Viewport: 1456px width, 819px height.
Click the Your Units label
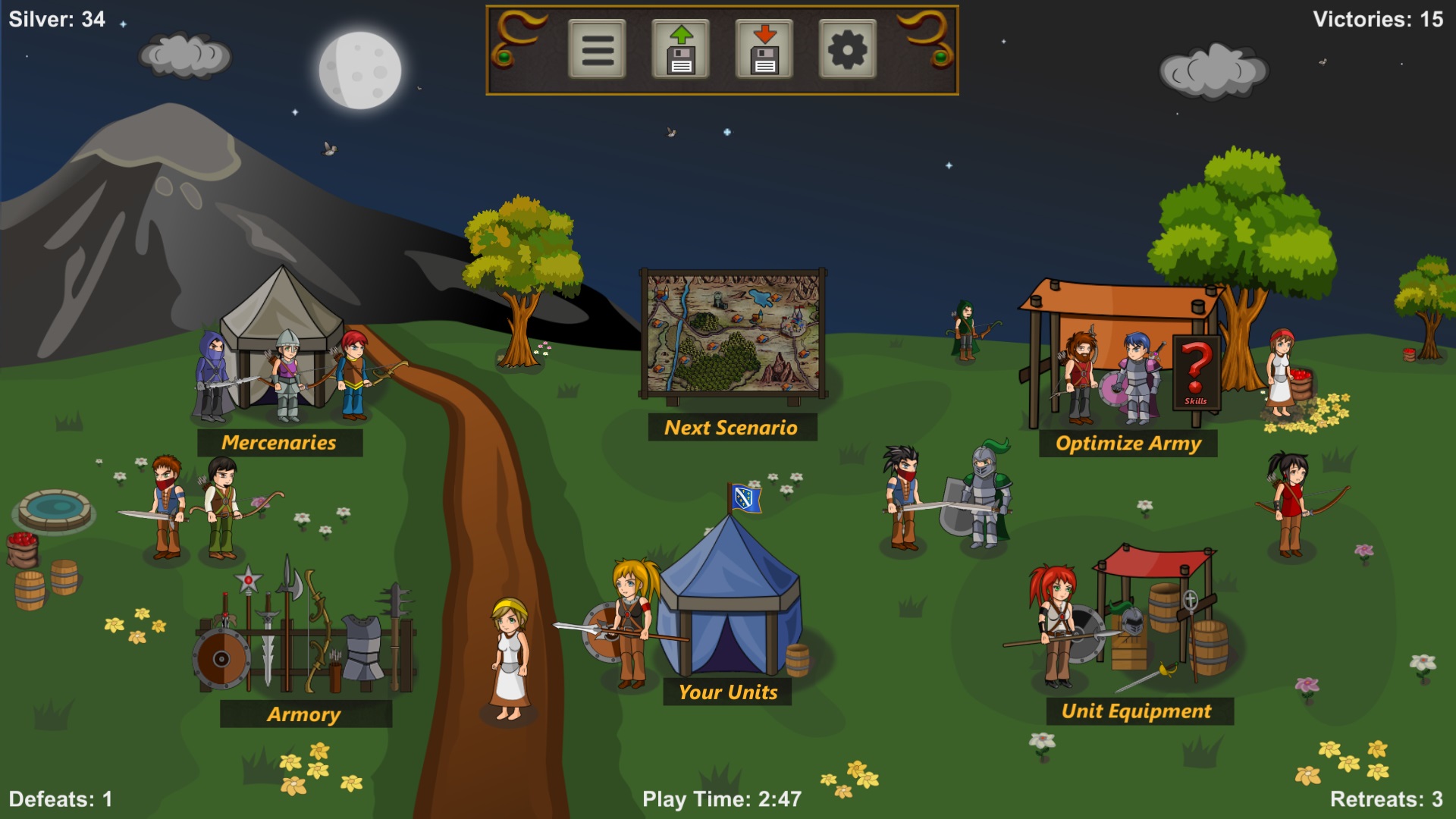pyautogui.click(x=729, y=691)
